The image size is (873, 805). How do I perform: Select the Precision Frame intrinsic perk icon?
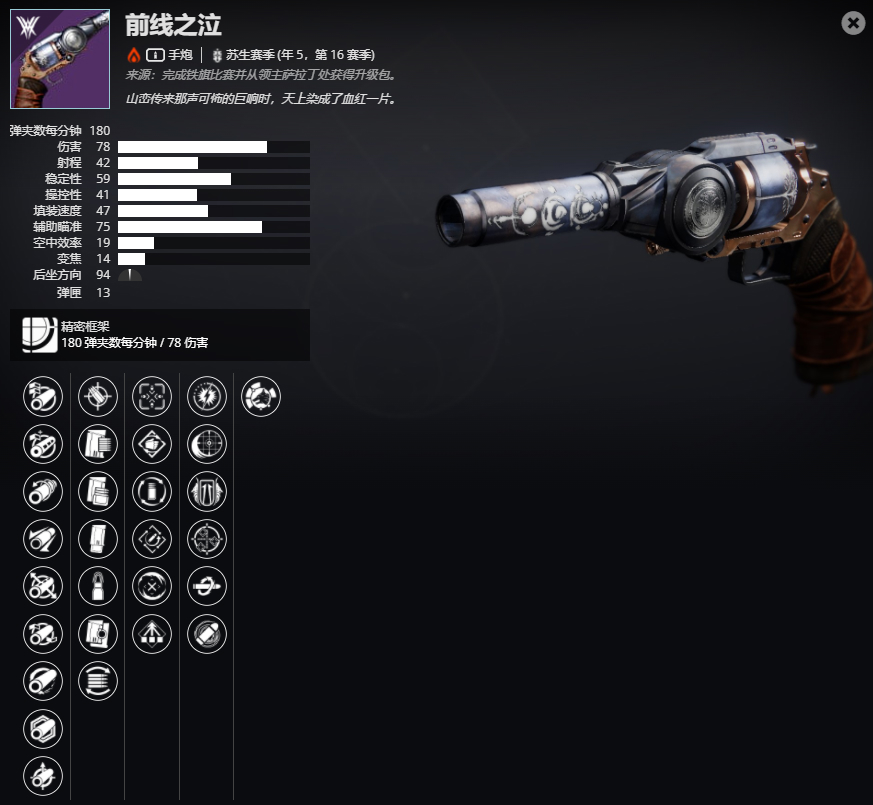coord(38,334)
